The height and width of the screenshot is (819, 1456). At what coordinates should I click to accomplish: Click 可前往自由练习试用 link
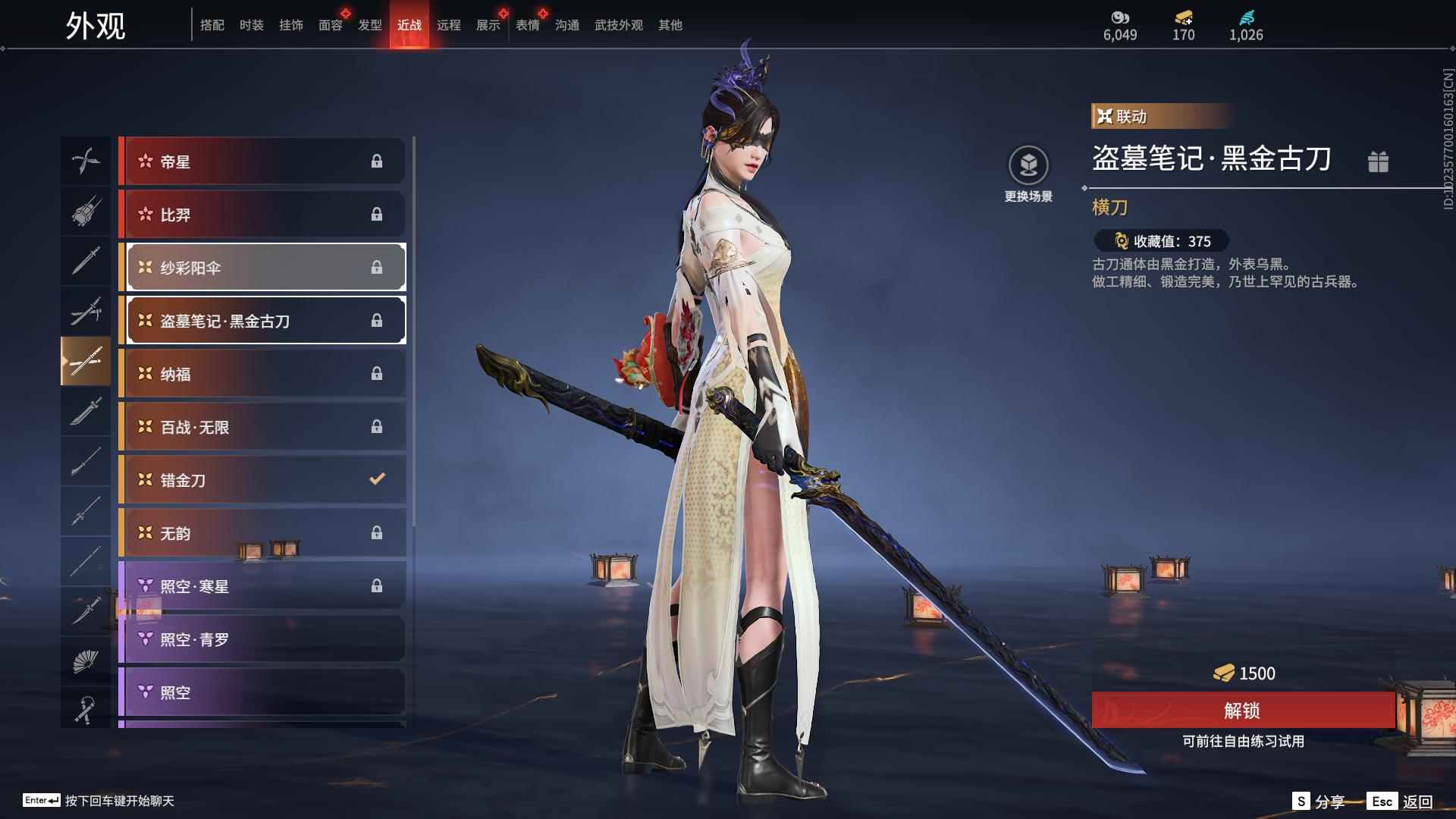(x=1242, y=742)
